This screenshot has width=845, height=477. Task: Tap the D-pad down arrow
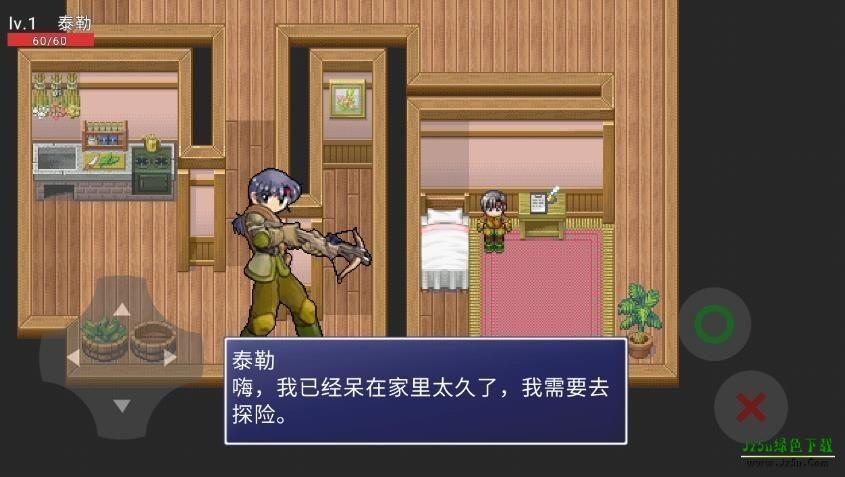121,406
